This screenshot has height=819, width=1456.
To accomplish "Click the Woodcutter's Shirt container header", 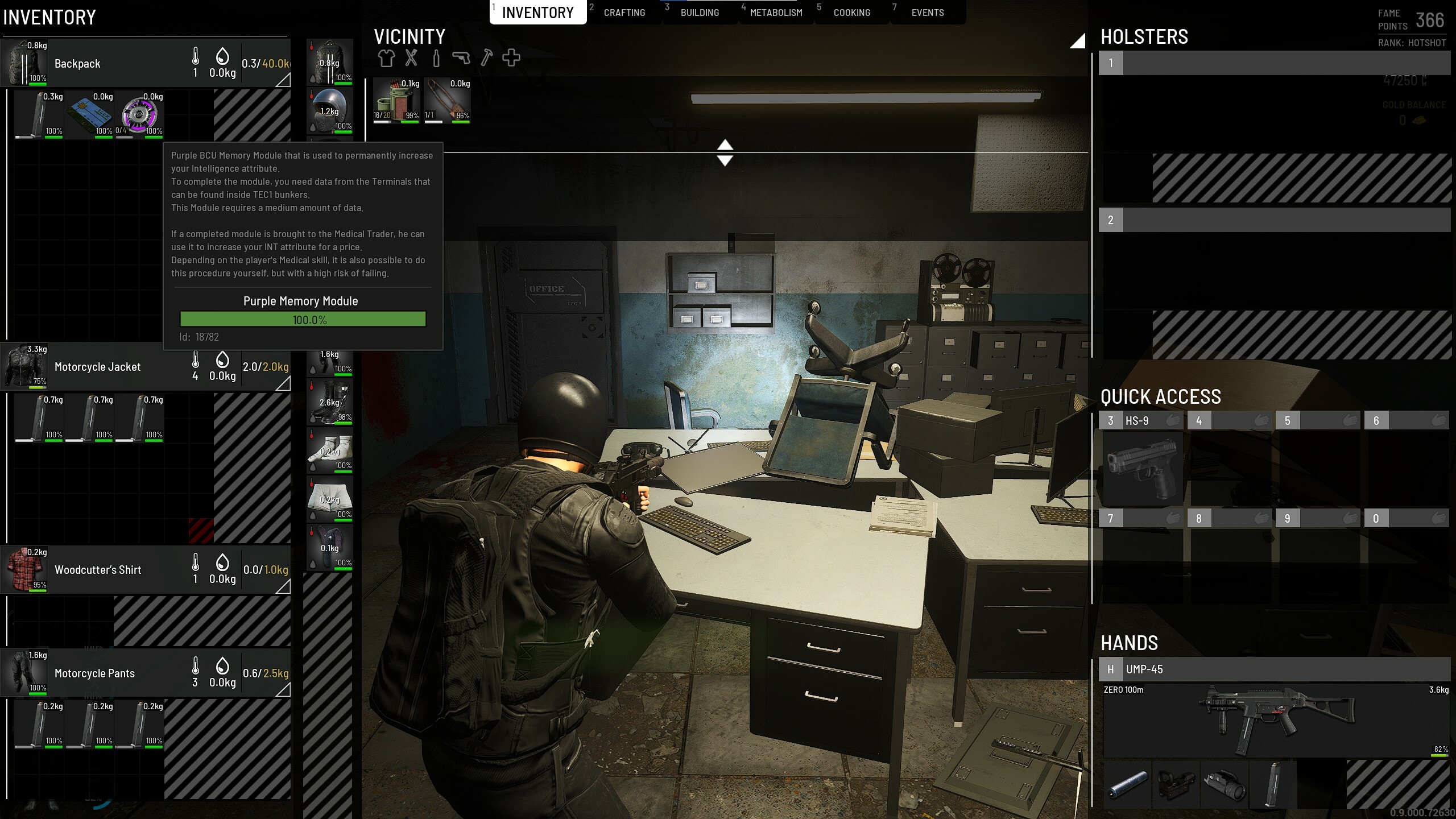I will pyautogui.click(x=114, y=570).
